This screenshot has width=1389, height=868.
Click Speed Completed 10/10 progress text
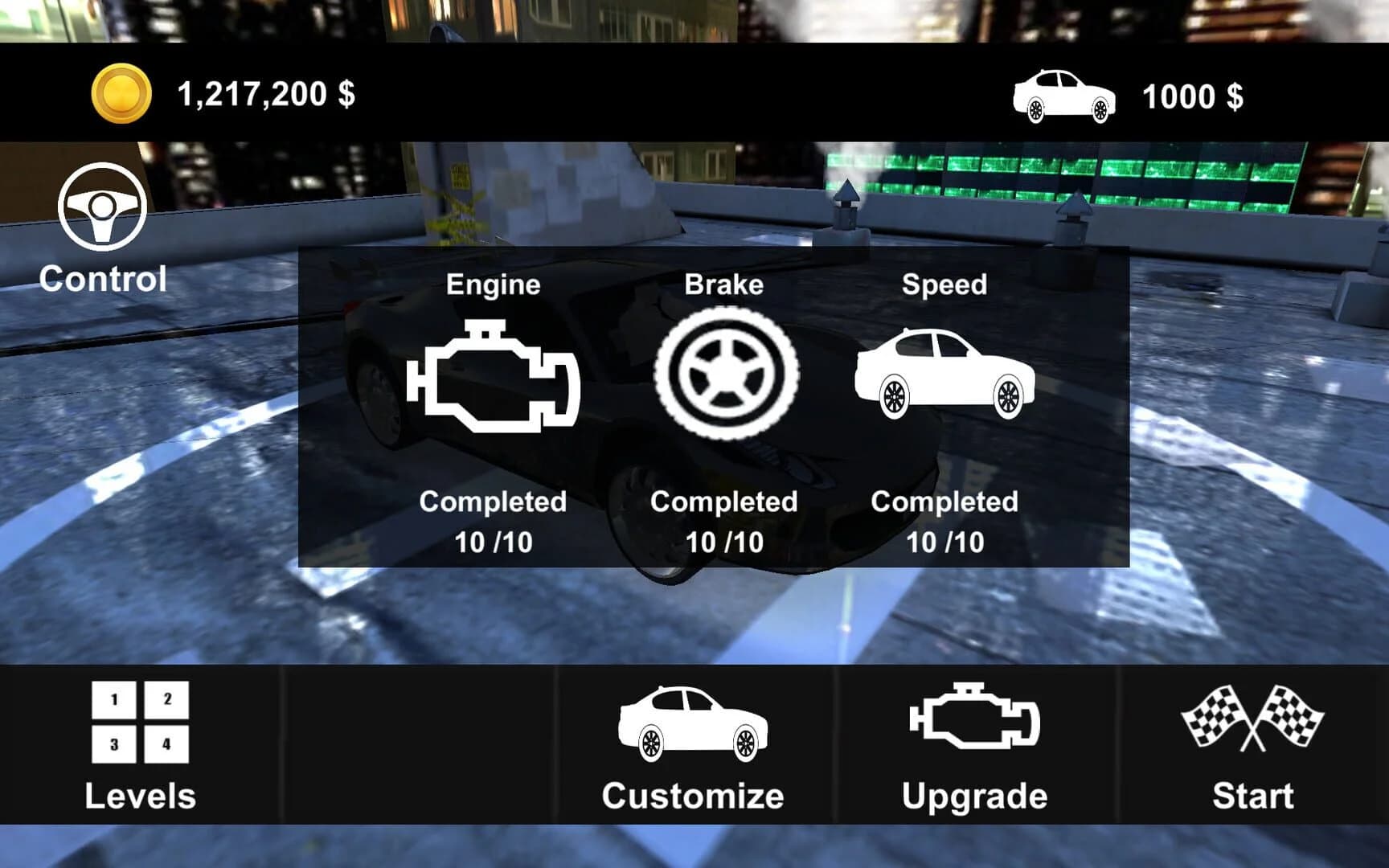pyautogui.click(x=944, y=522)
